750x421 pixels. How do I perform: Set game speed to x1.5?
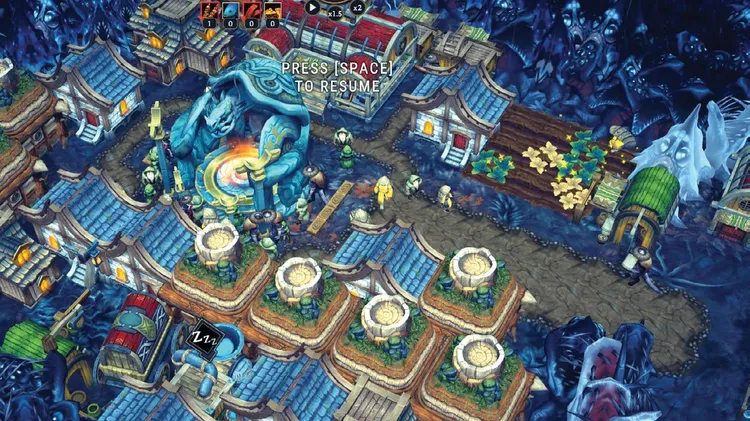(335, 14)
